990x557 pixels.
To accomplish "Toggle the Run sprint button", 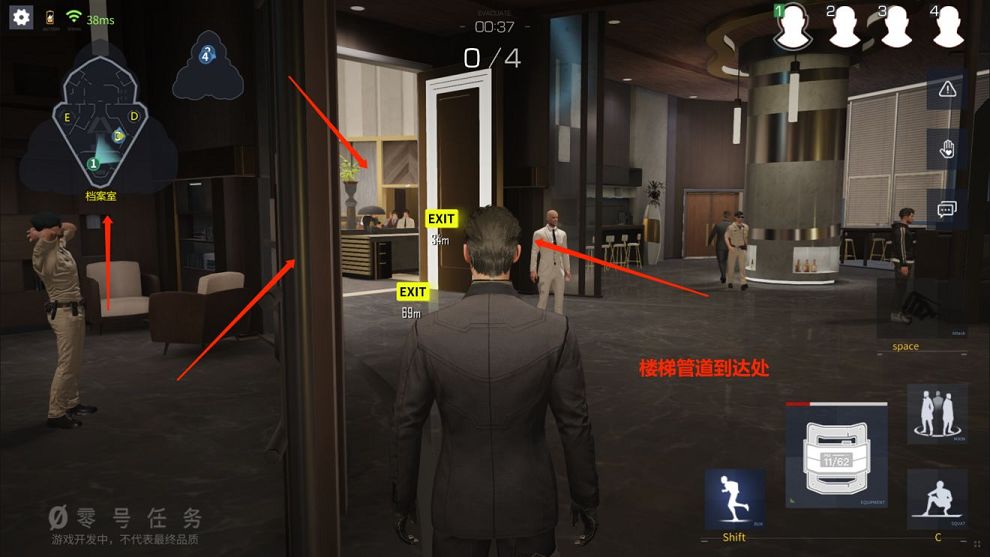I will [x=735, y=499].
